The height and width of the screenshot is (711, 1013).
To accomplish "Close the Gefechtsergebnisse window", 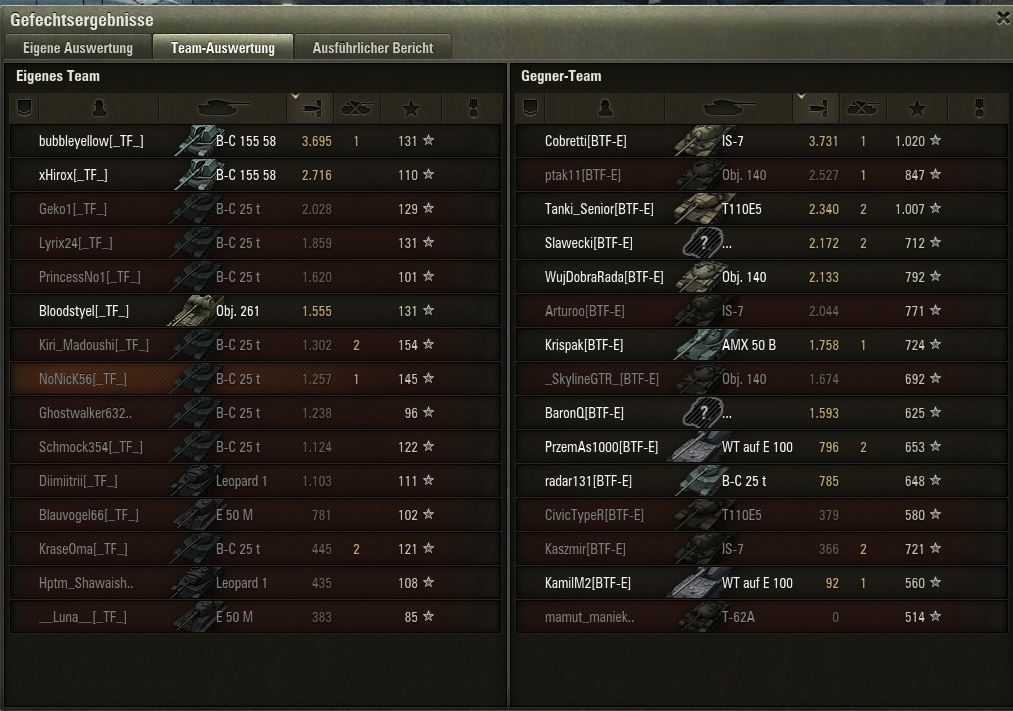I will (x=1003, y=18).
